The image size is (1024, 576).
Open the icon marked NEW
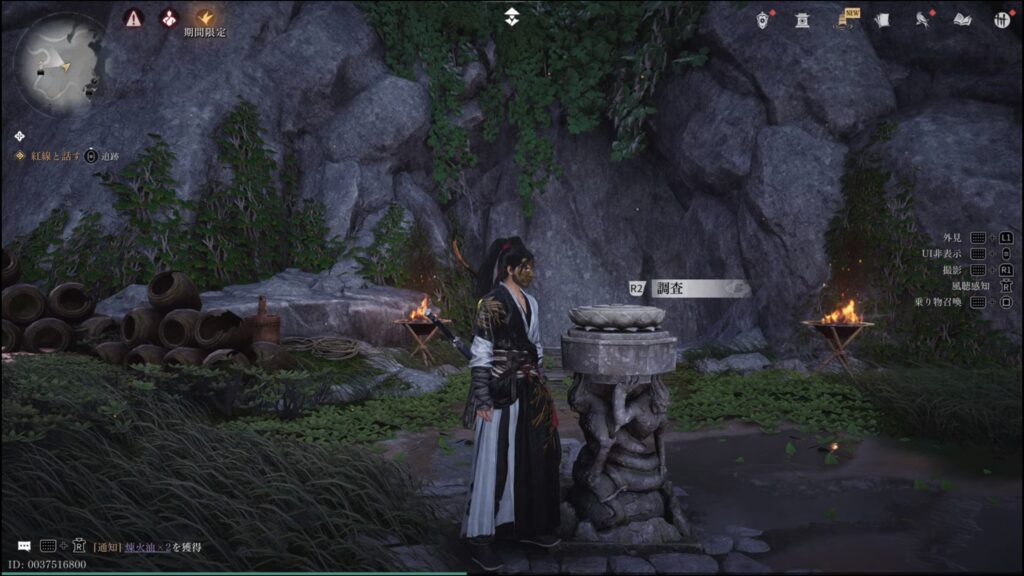tap(845, 20)
